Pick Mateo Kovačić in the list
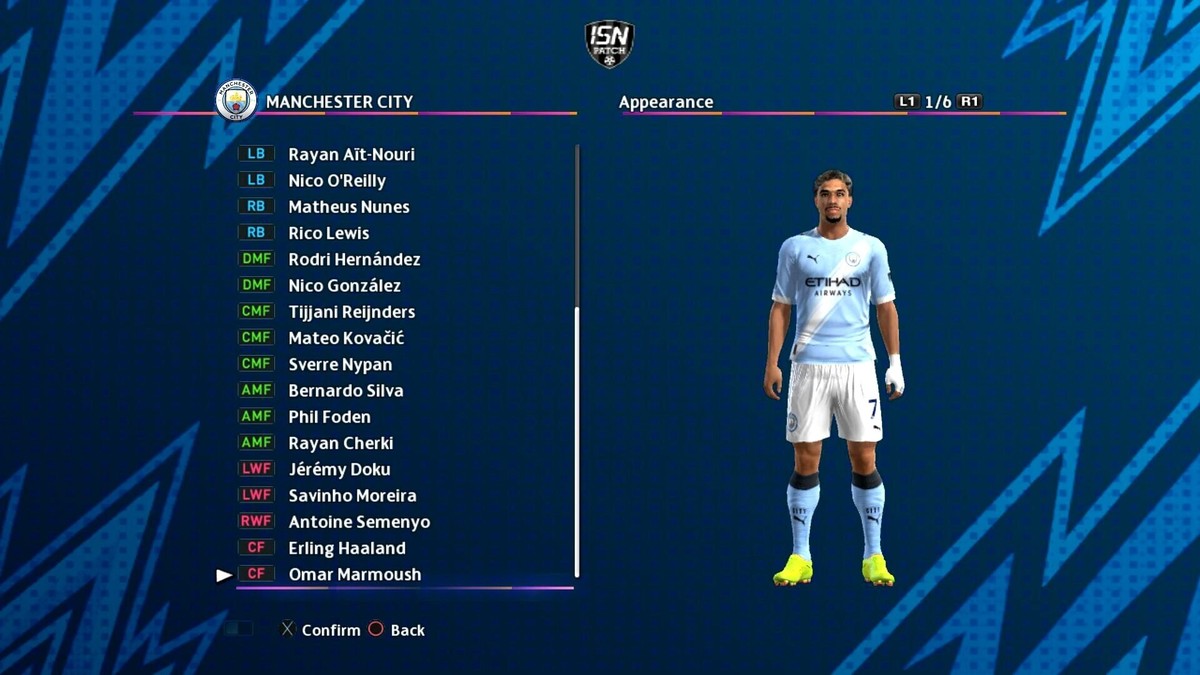Viewport: 1200px width, 675px height. pyautogui.click(x=346, y=338)
